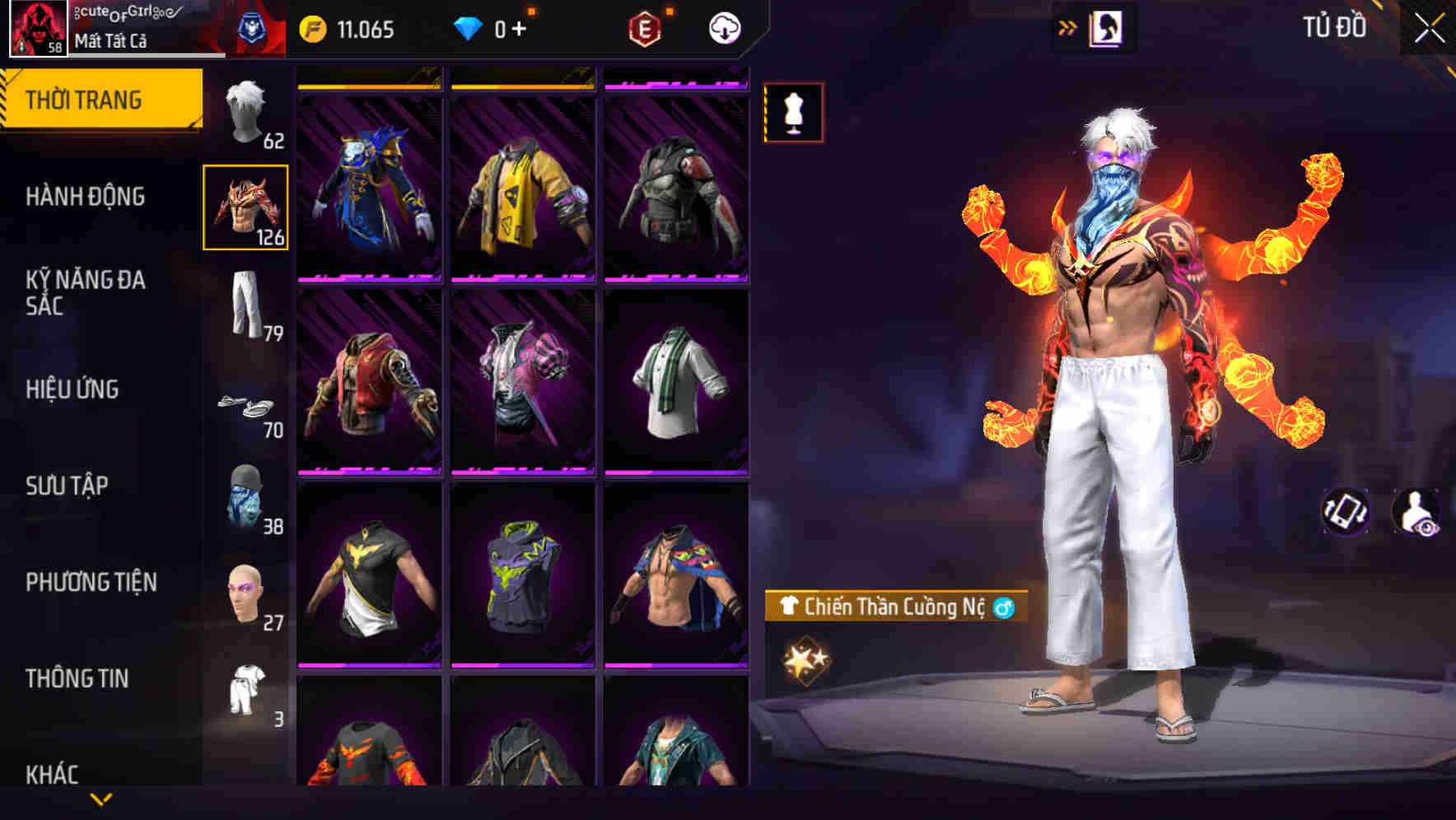Expand the sidebar with the bottom chevron
This screenshot has width=1456, height=820.
click(101, 799)
